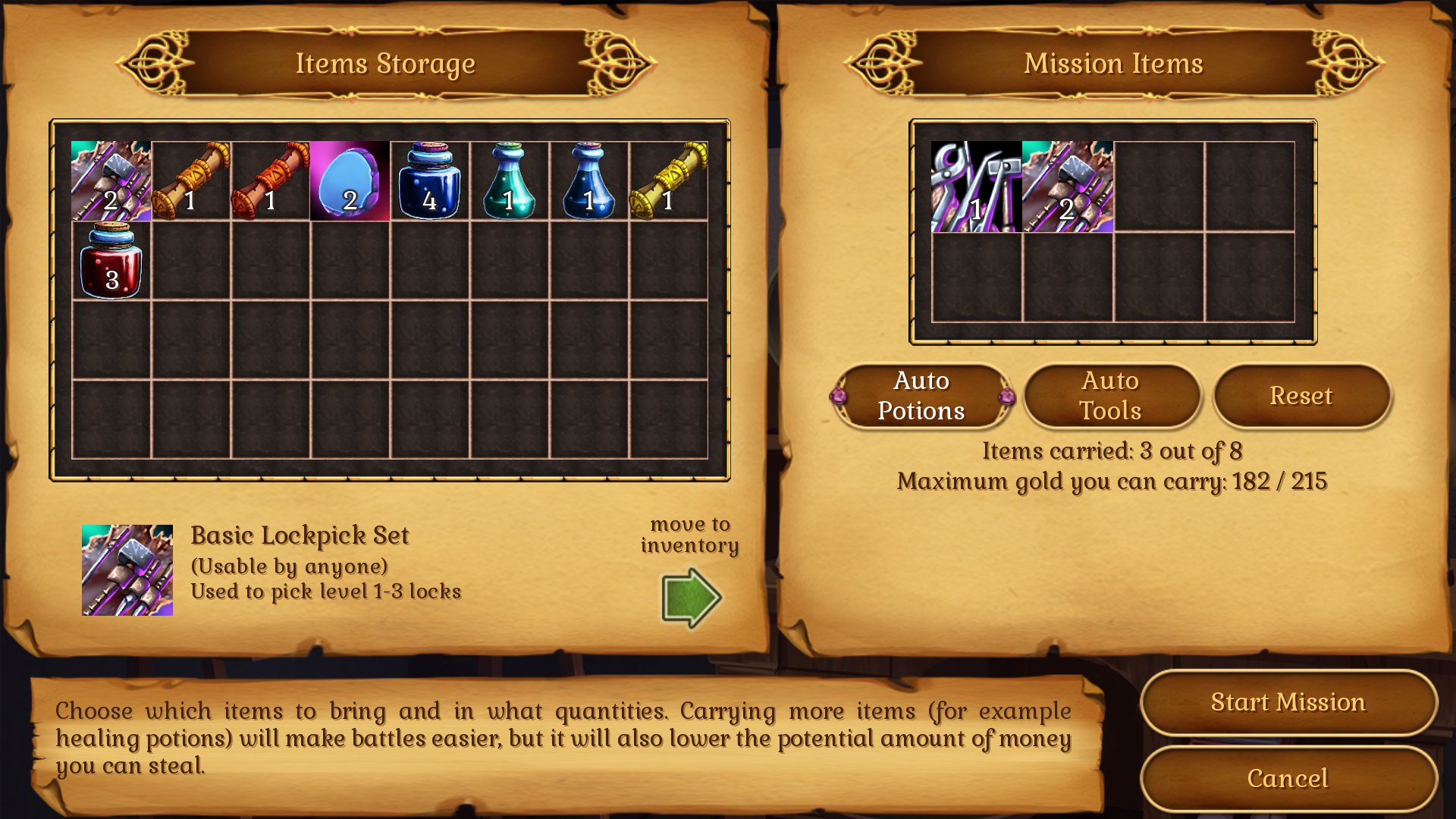Viewport: 1456px width, 819px height.
Task: Reset the mission item selection
Action: (x=1301, y=396)
